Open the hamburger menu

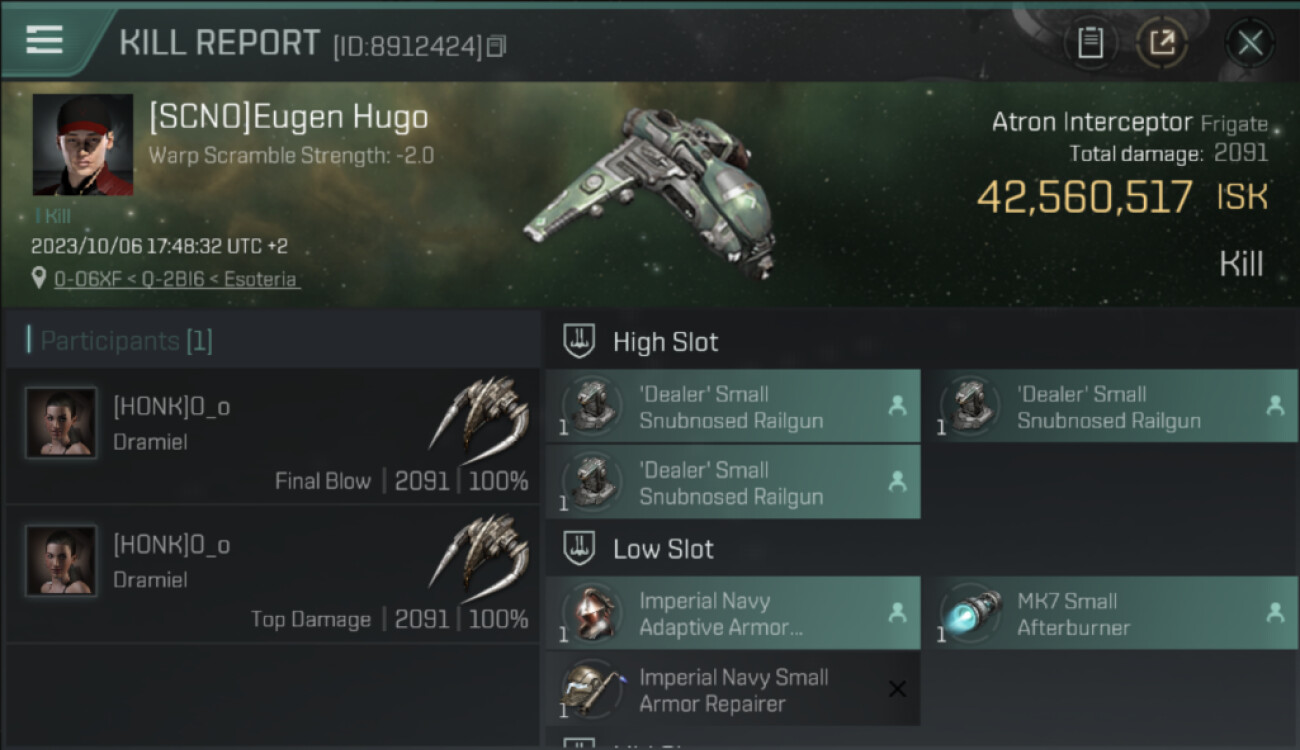click(x=44, y=40)
